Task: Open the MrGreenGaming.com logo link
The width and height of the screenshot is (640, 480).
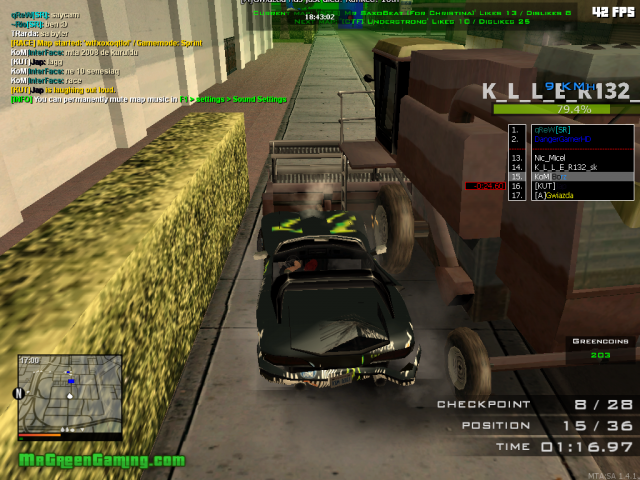Action: tap(103, 461)
